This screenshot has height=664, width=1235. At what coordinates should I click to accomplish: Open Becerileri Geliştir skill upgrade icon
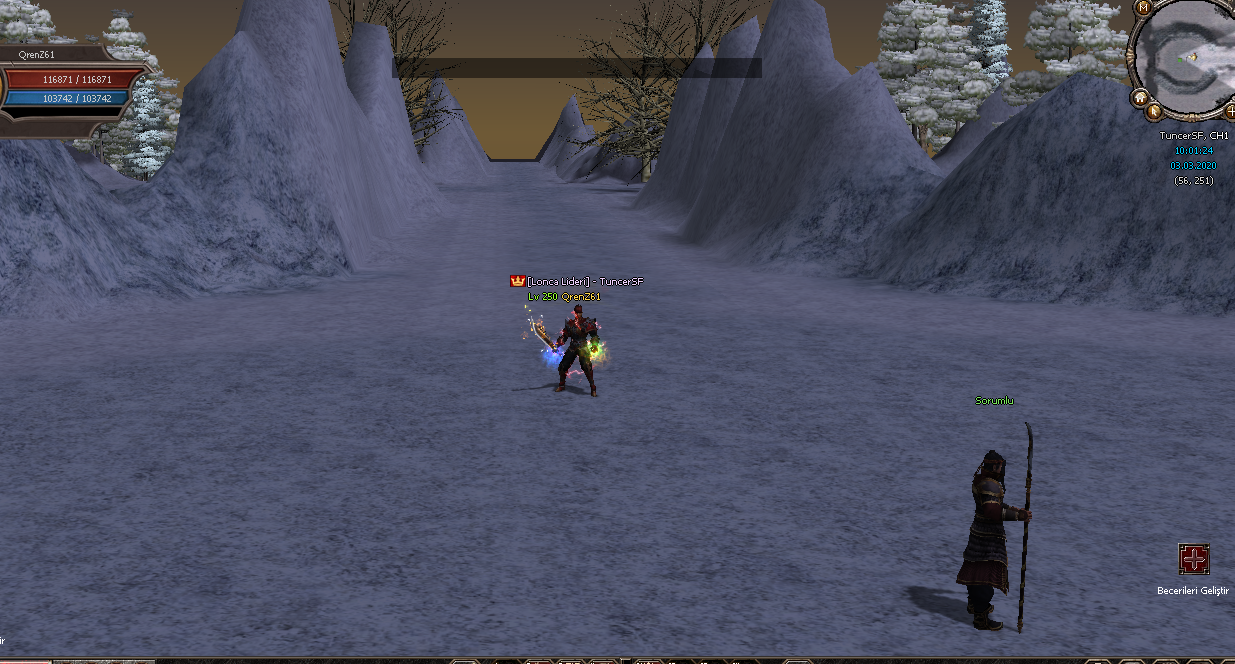(x=1194, y=559)
